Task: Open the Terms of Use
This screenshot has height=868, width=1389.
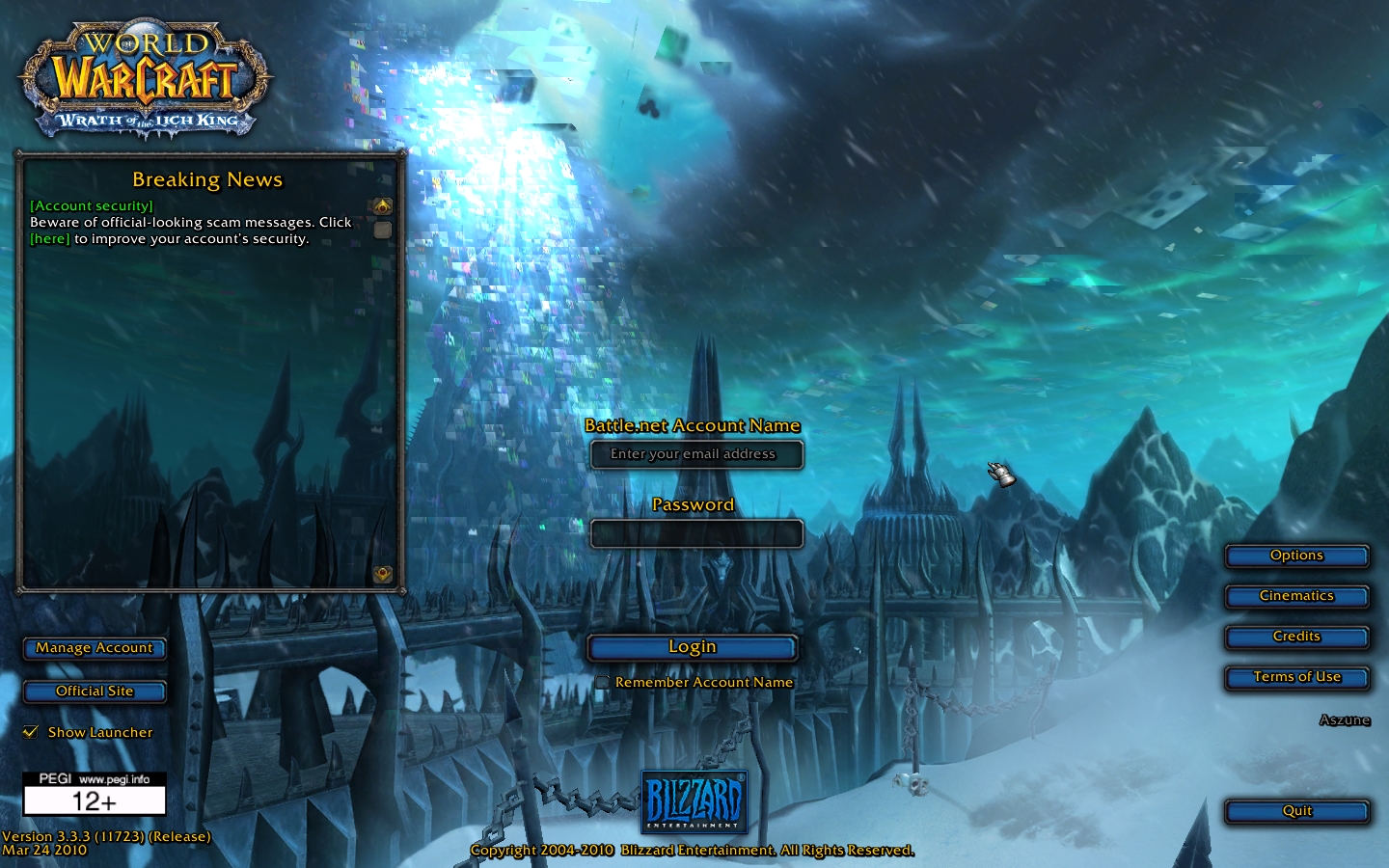Action: 1296,677
